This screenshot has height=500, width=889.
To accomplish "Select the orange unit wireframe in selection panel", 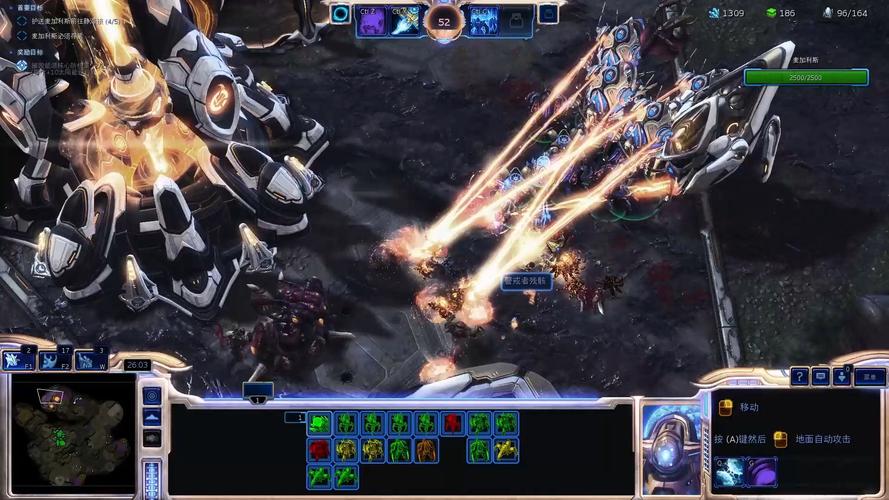I will [x=427, y=450].
